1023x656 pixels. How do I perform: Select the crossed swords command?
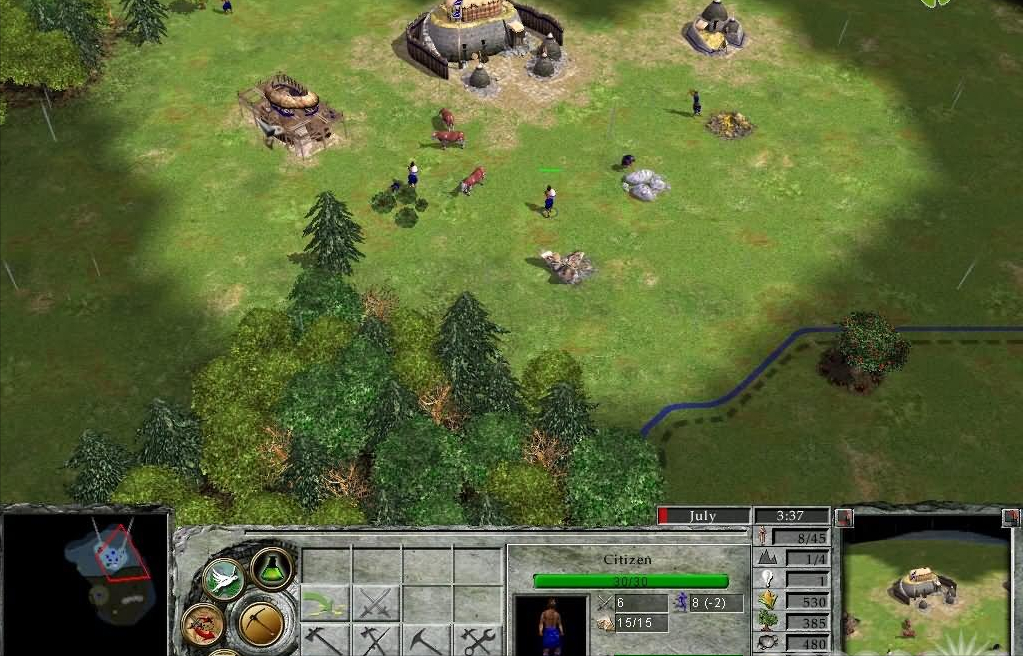tap(376, 603)
